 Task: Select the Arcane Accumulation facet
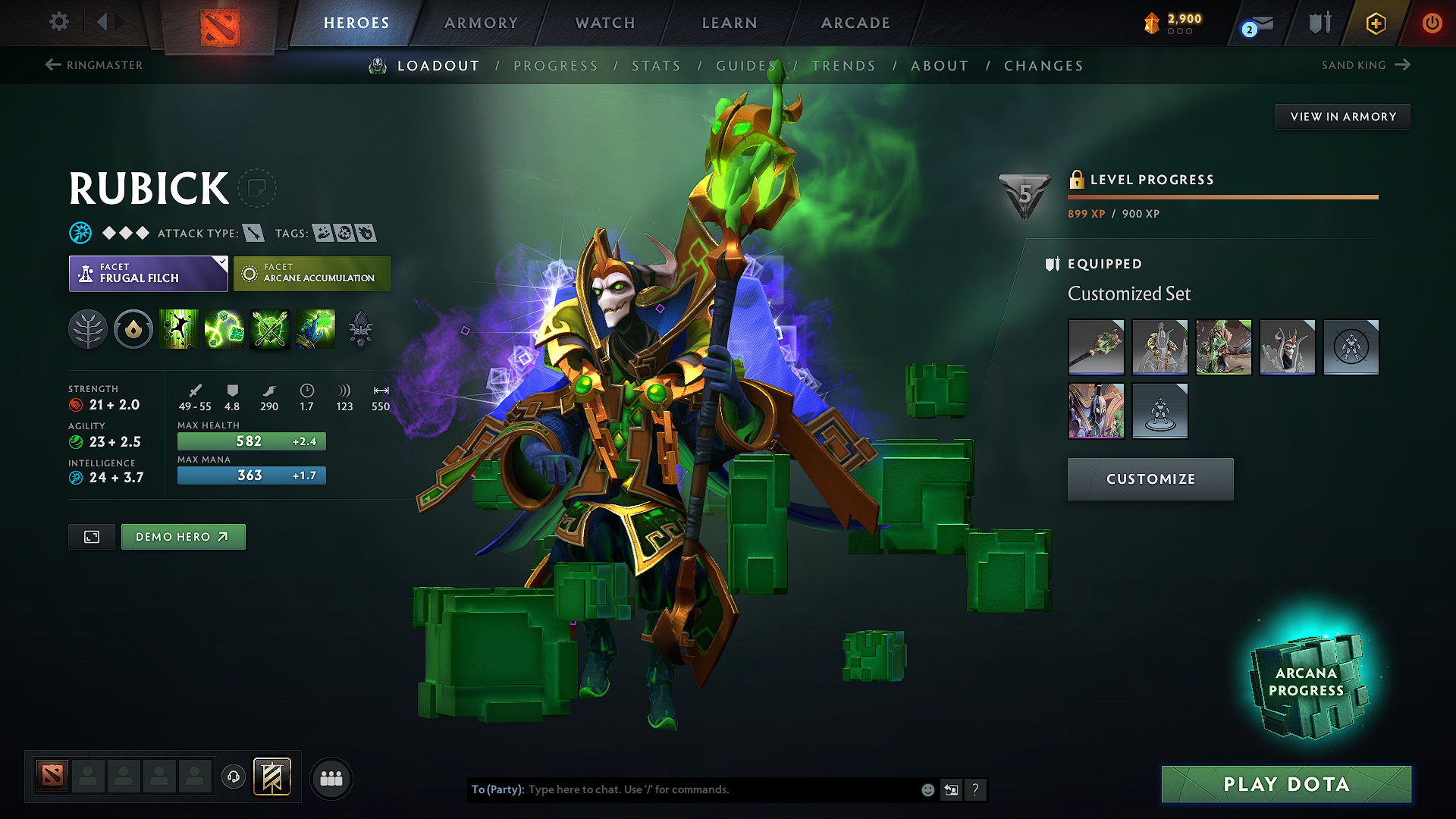312,273
